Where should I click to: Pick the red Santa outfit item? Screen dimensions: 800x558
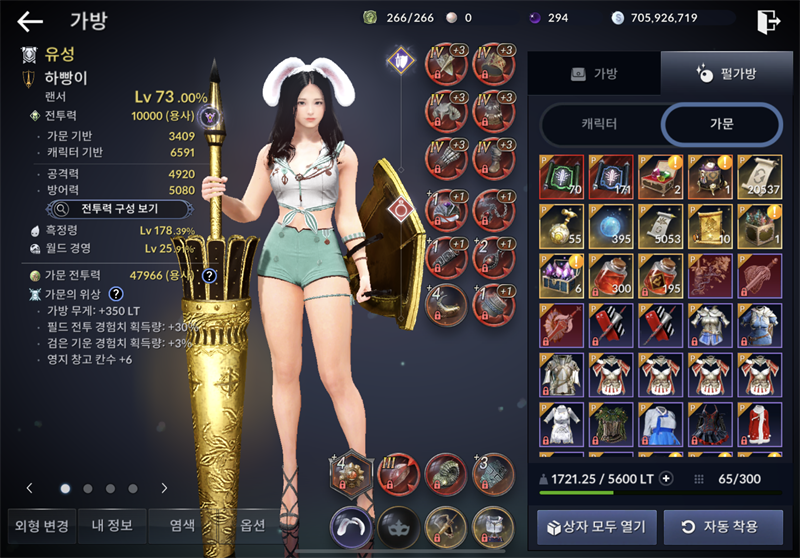pyautogui.click(x=760, y=425)
